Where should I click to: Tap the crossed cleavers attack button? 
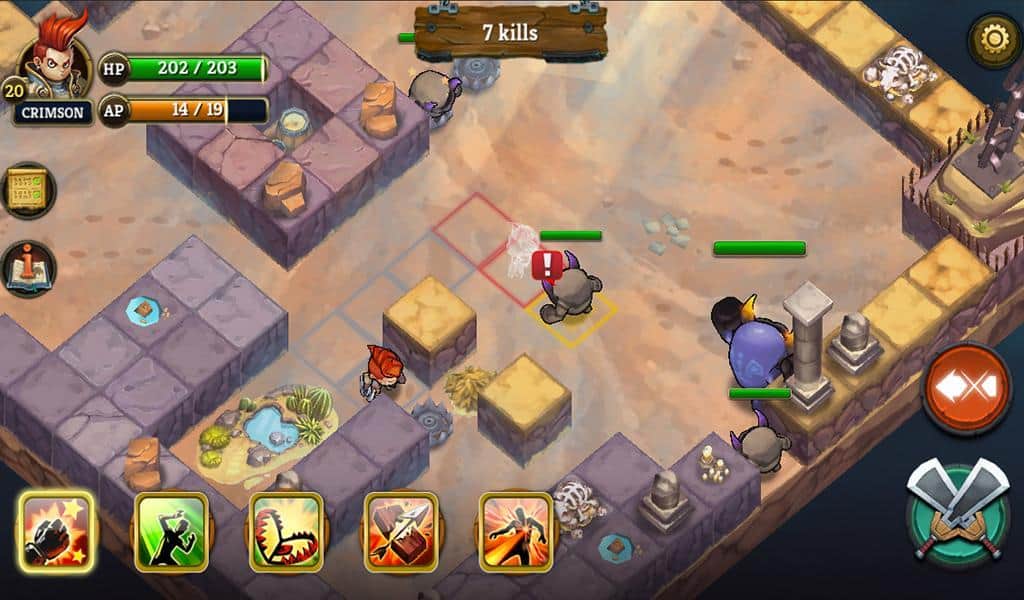[x=959, y=508]
